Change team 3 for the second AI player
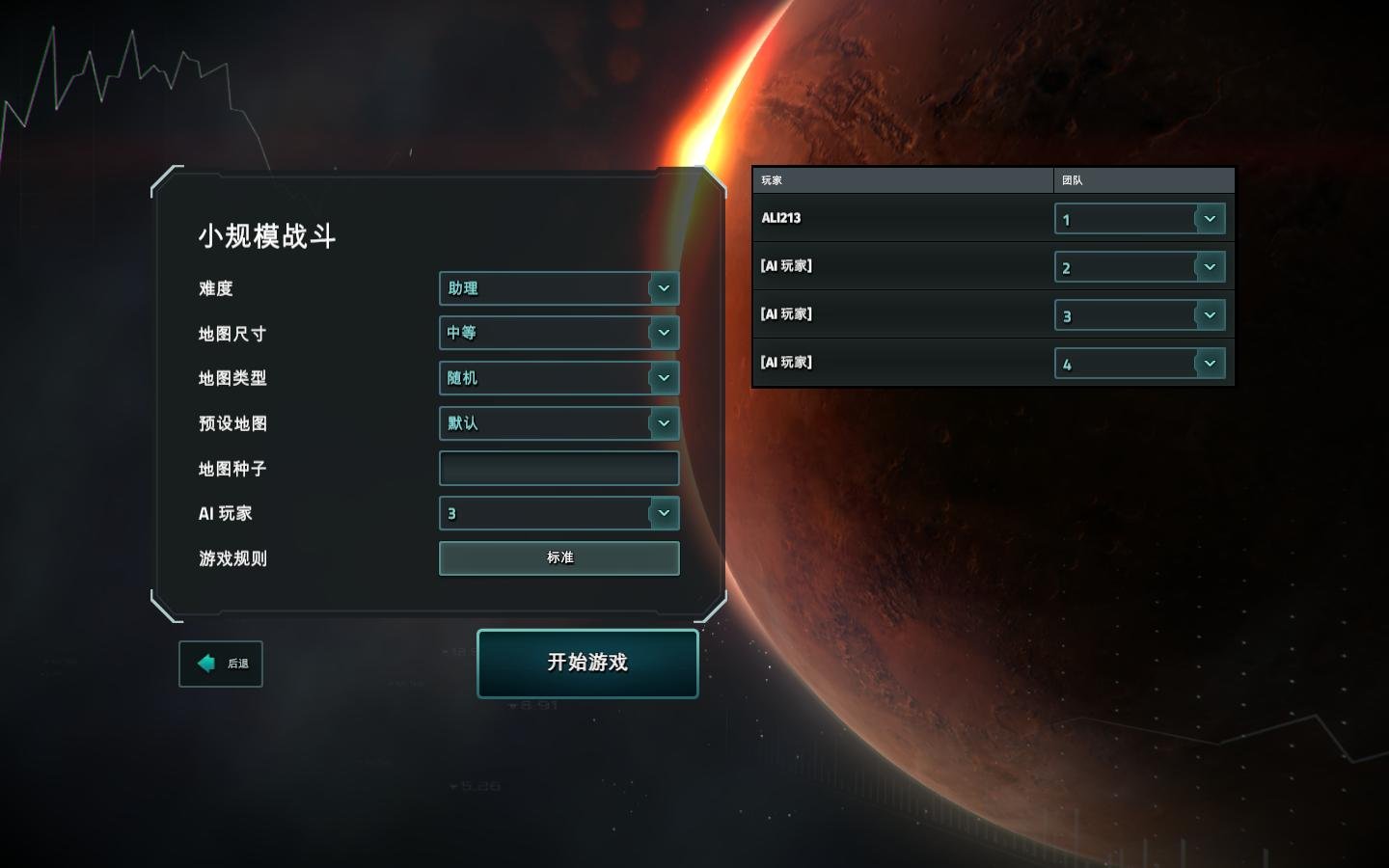This screenshot has width=1389, height=868. [1129, 314]
